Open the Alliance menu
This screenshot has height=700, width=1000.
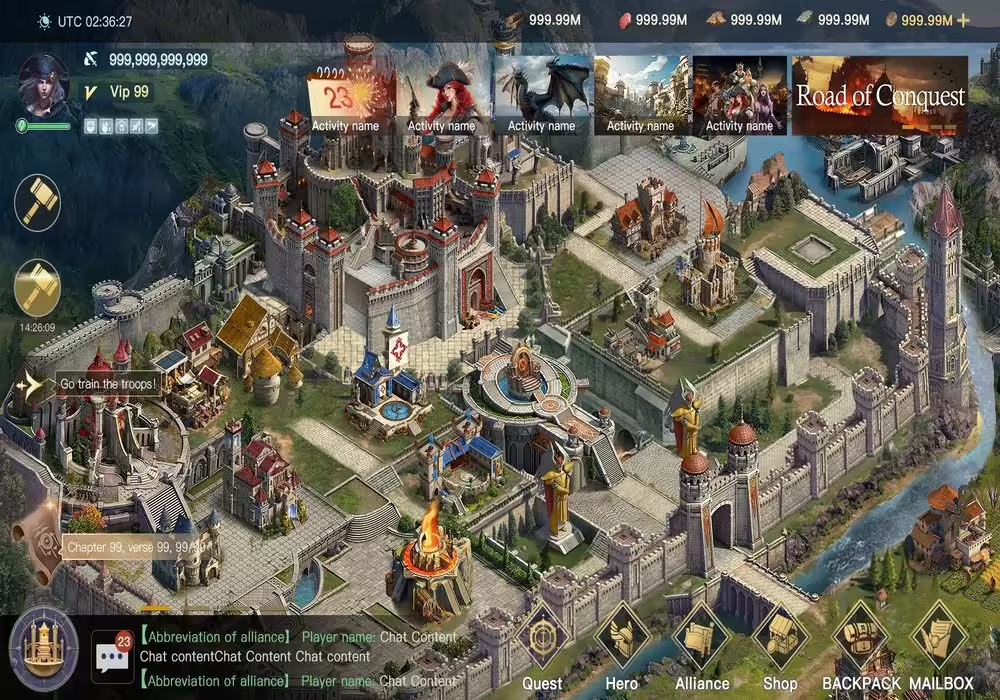click(701, 638)
